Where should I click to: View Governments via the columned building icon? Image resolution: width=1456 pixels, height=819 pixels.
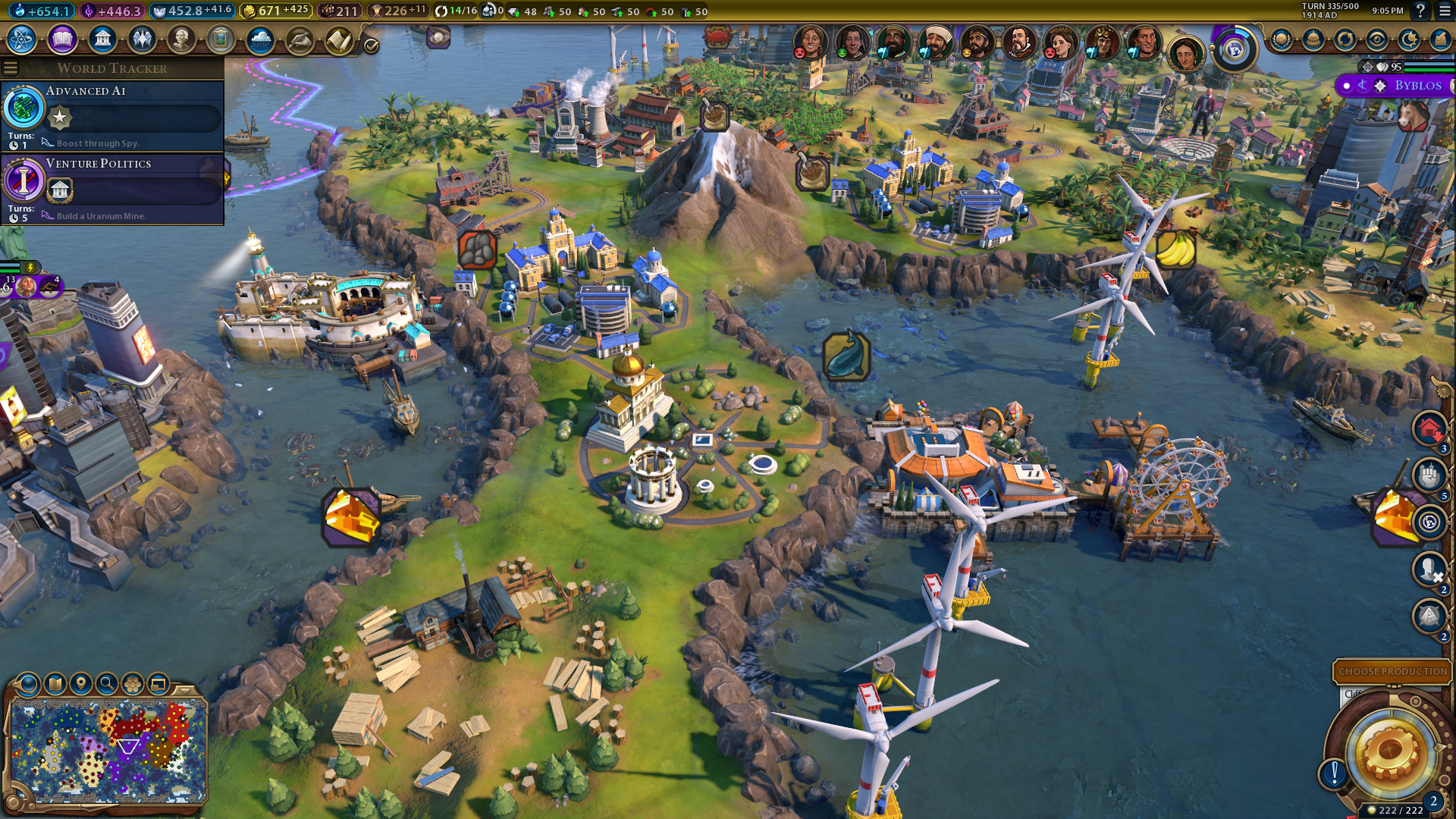102,39
